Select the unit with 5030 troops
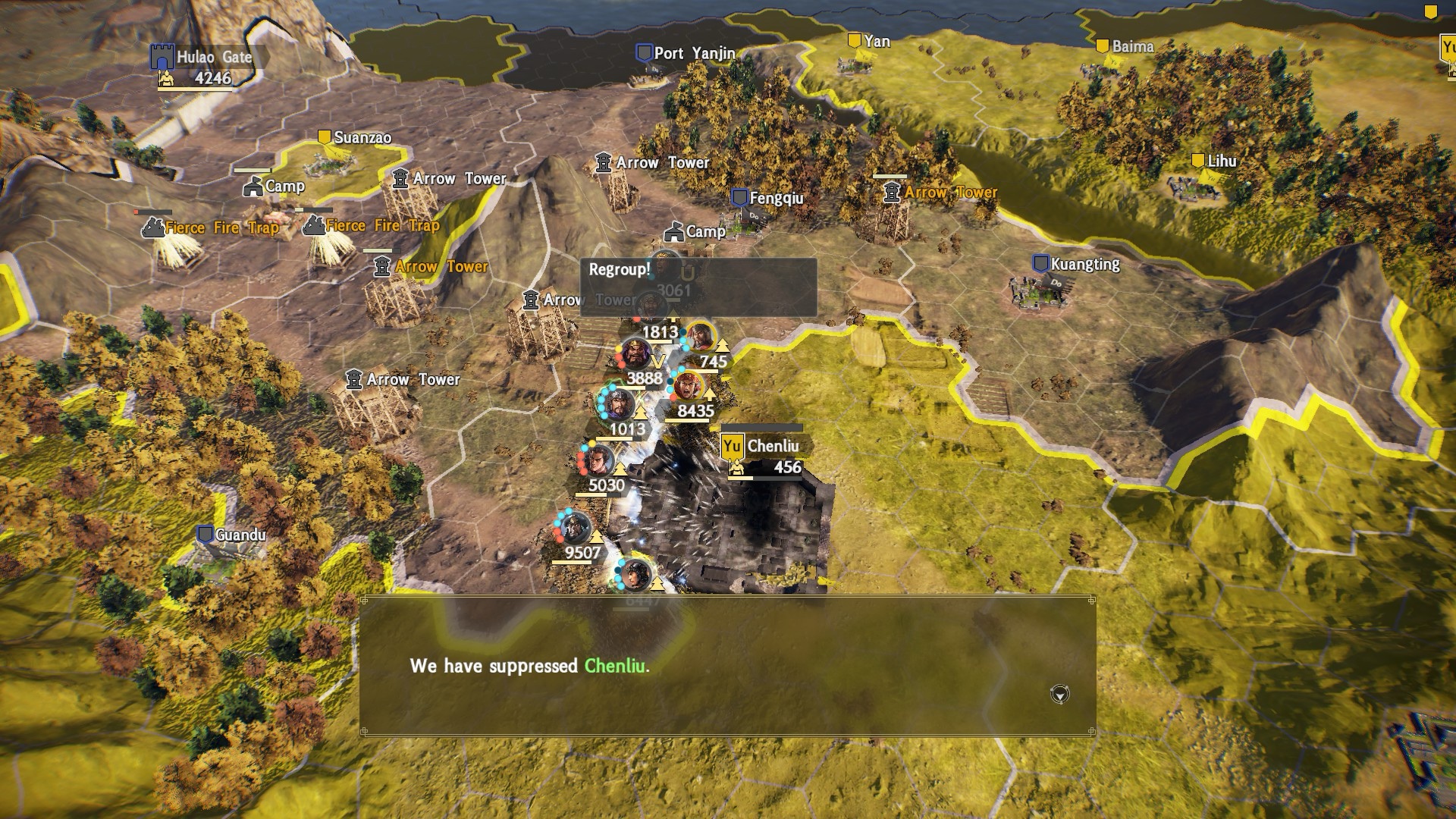Image resolution: width=1456 pixels, height=819 pixels. point(599,461)
